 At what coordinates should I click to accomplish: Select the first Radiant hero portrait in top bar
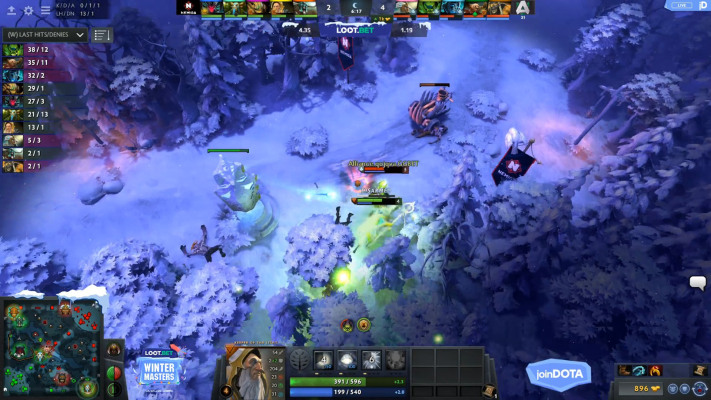coord(212,8)
